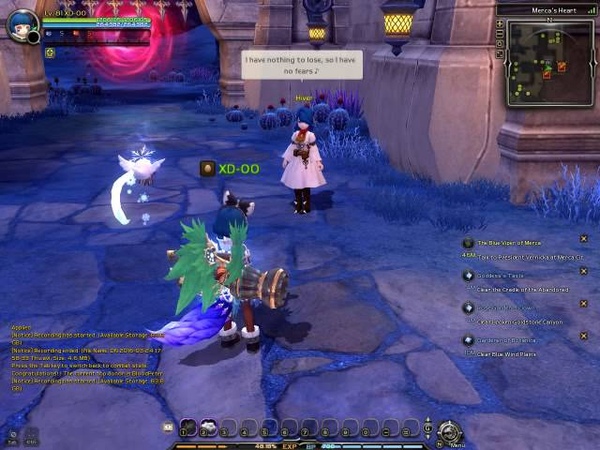
Task: Zoom in the minimap with the plus button
Action: [500, 24]
